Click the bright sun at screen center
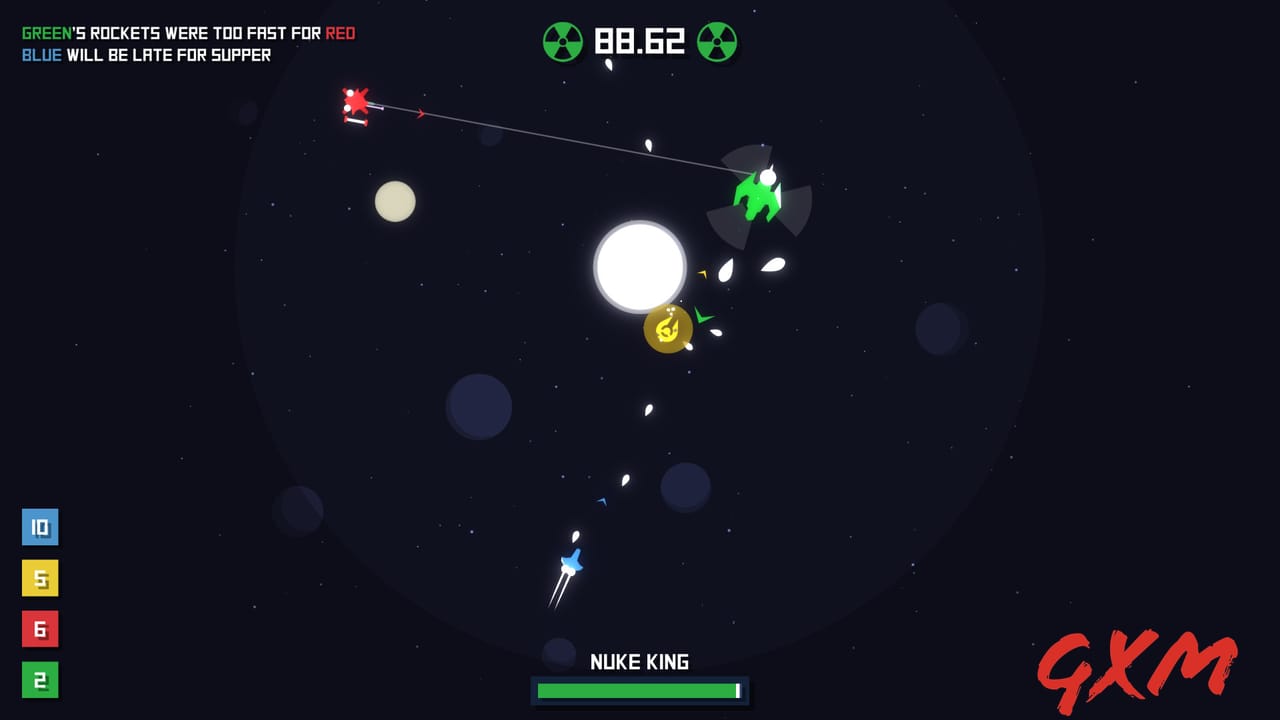 point(640,267)
